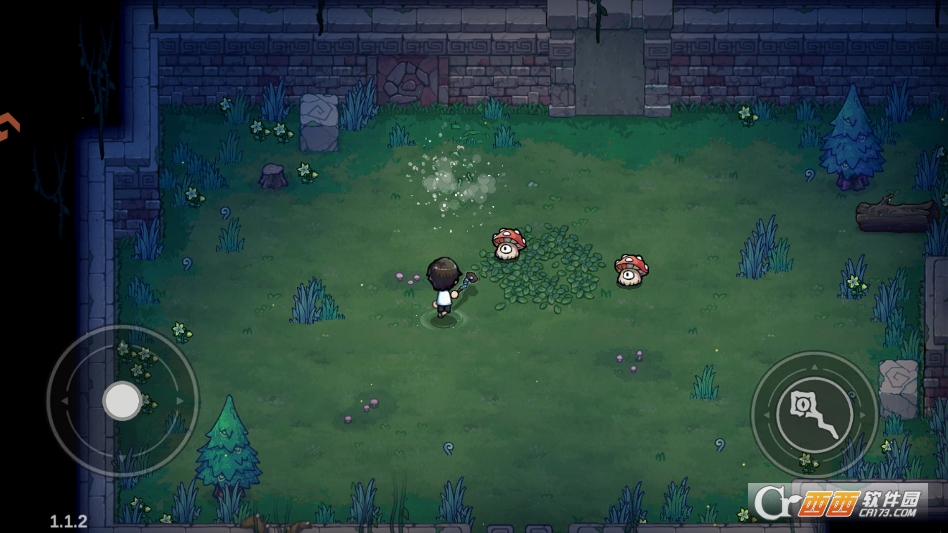Tap the virtual movement joystick knob
The width and height of the screenshot is (948, 533).
(122, 400)
